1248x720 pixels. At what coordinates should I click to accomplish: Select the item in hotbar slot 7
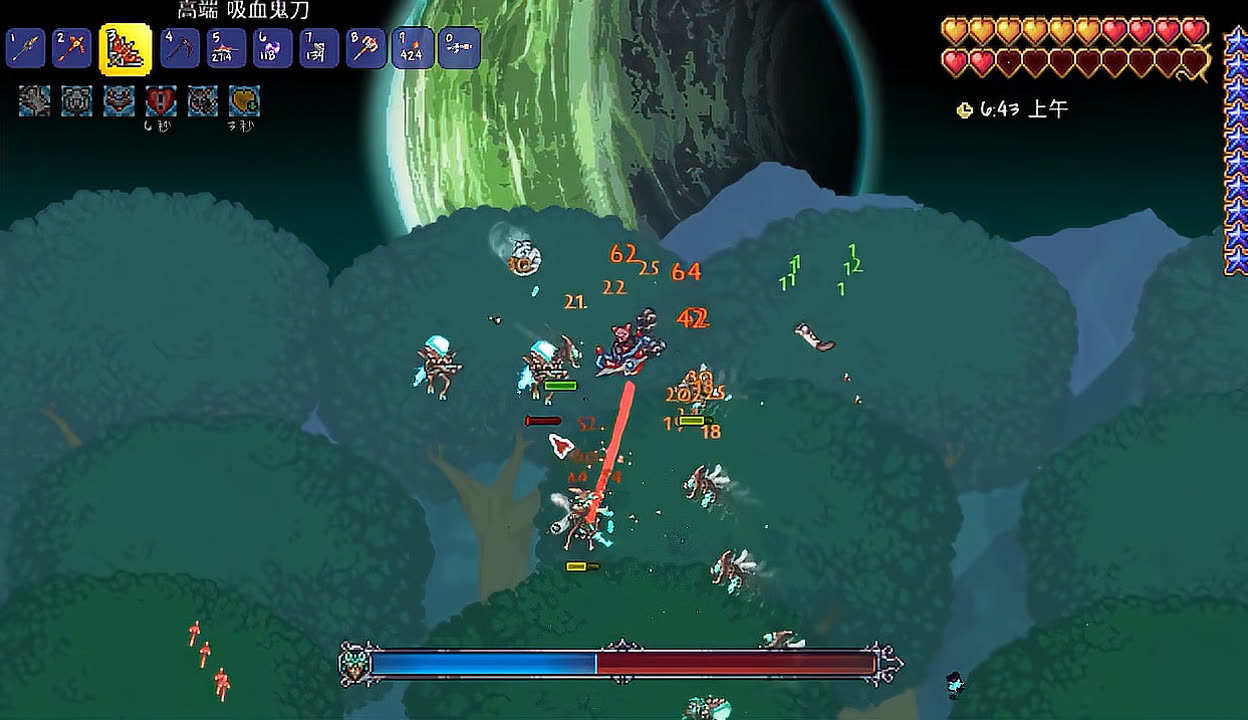(x=319, y=48)
